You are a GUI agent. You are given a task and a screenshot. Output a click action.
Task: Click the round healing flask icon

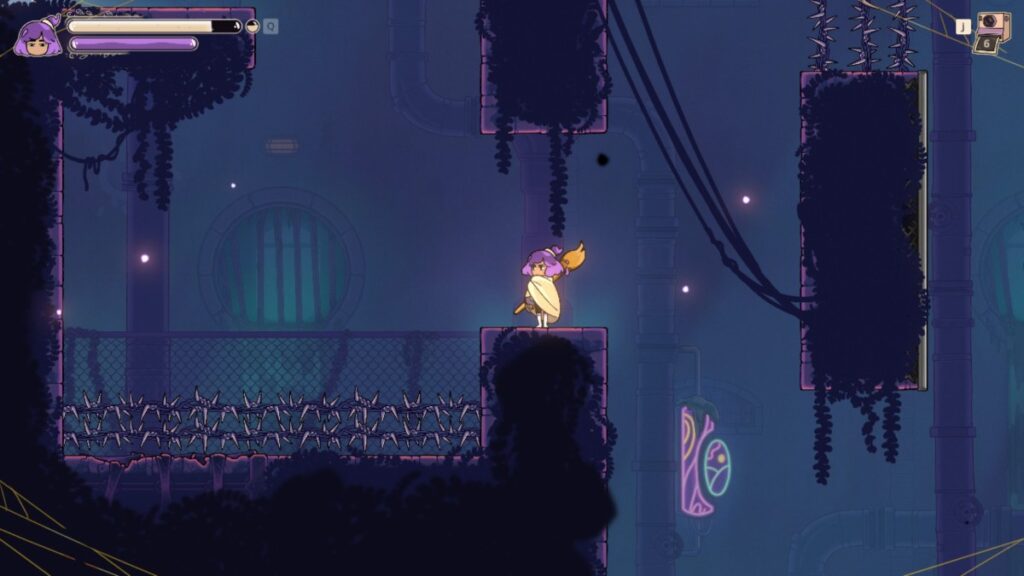[x=253, y=27]
